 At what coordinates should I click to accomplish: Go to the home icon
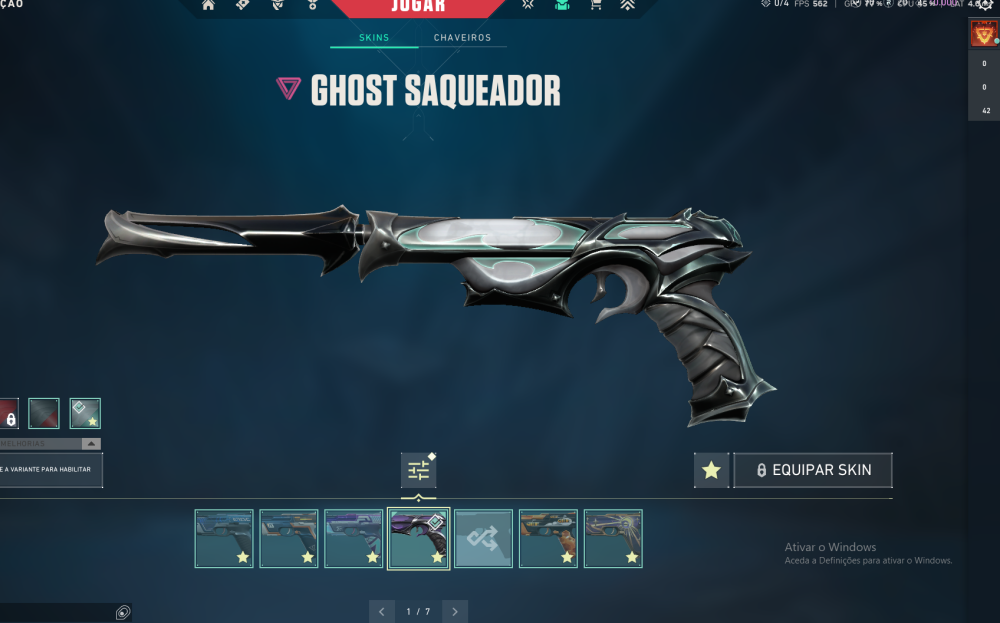click(208, 5)
